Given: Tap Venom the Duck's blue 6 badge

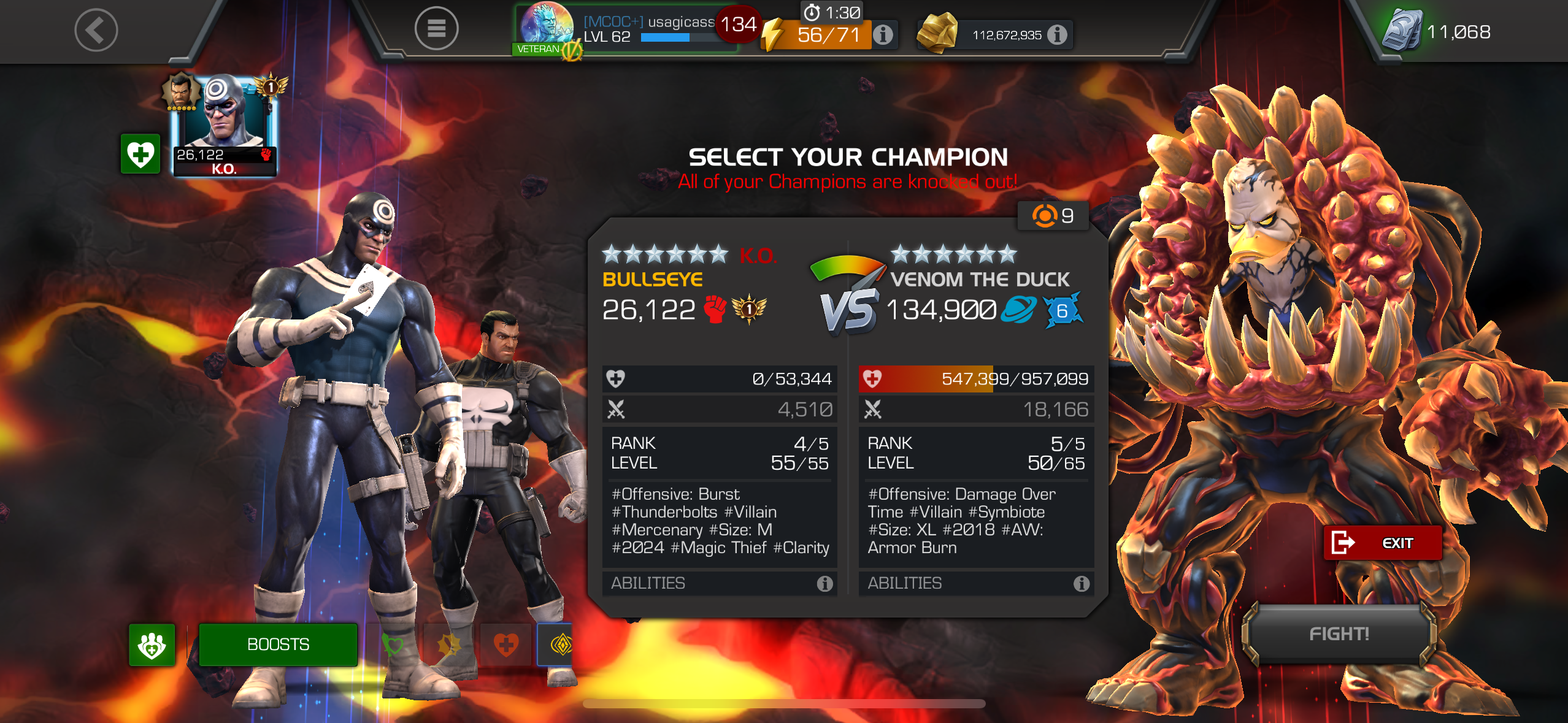Looking at the screenshot, I should (x=1062, y=311).
